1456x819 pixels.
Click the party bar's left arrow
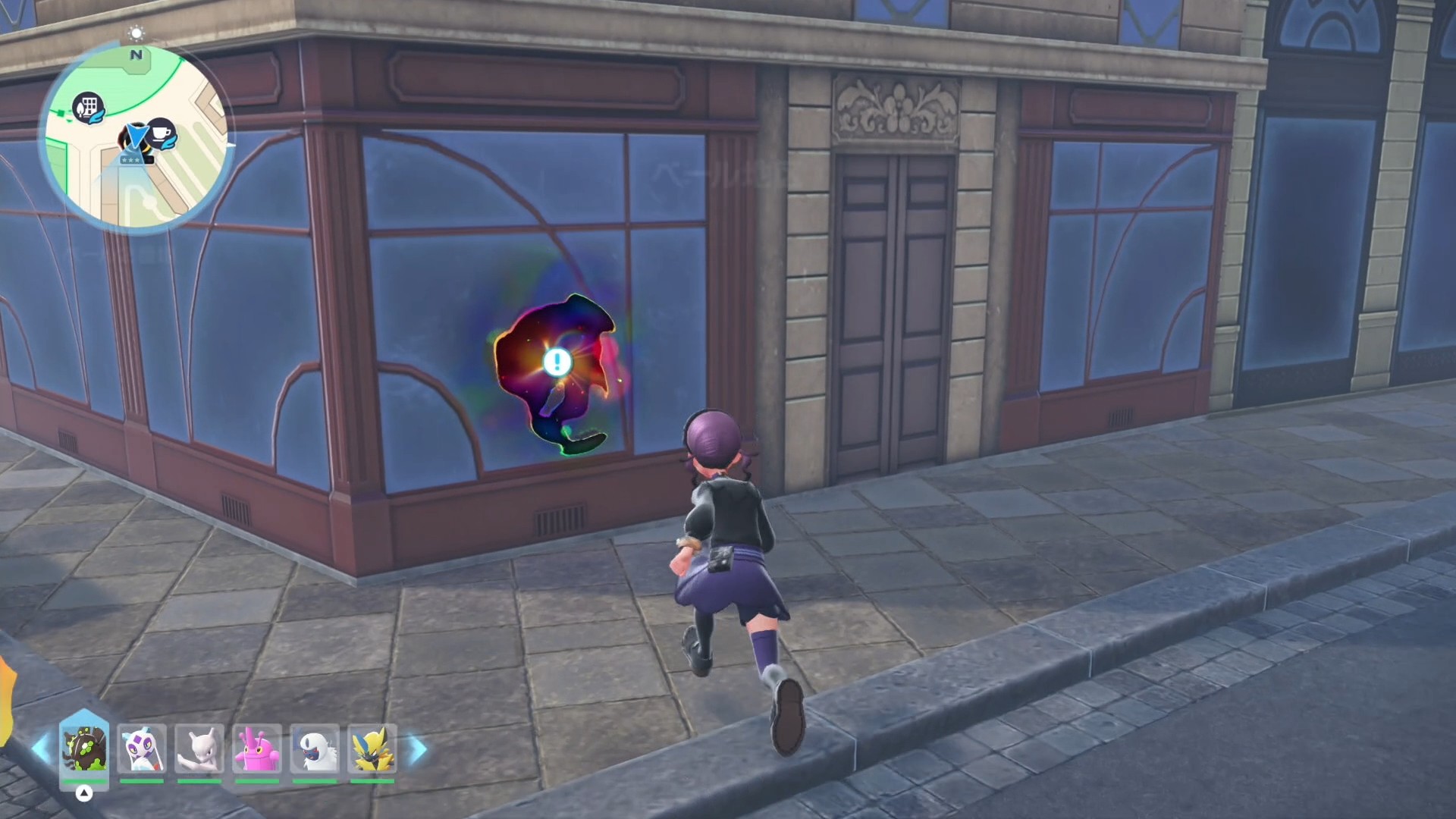click(40, 749)
